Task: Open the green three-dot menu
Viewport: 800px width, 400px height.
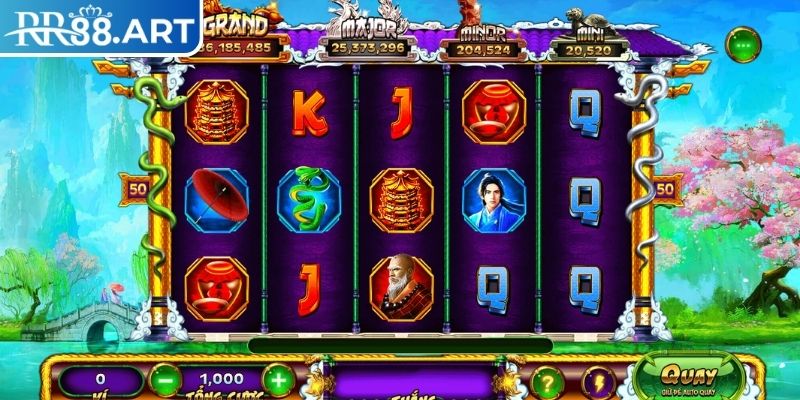Action: 743,45
